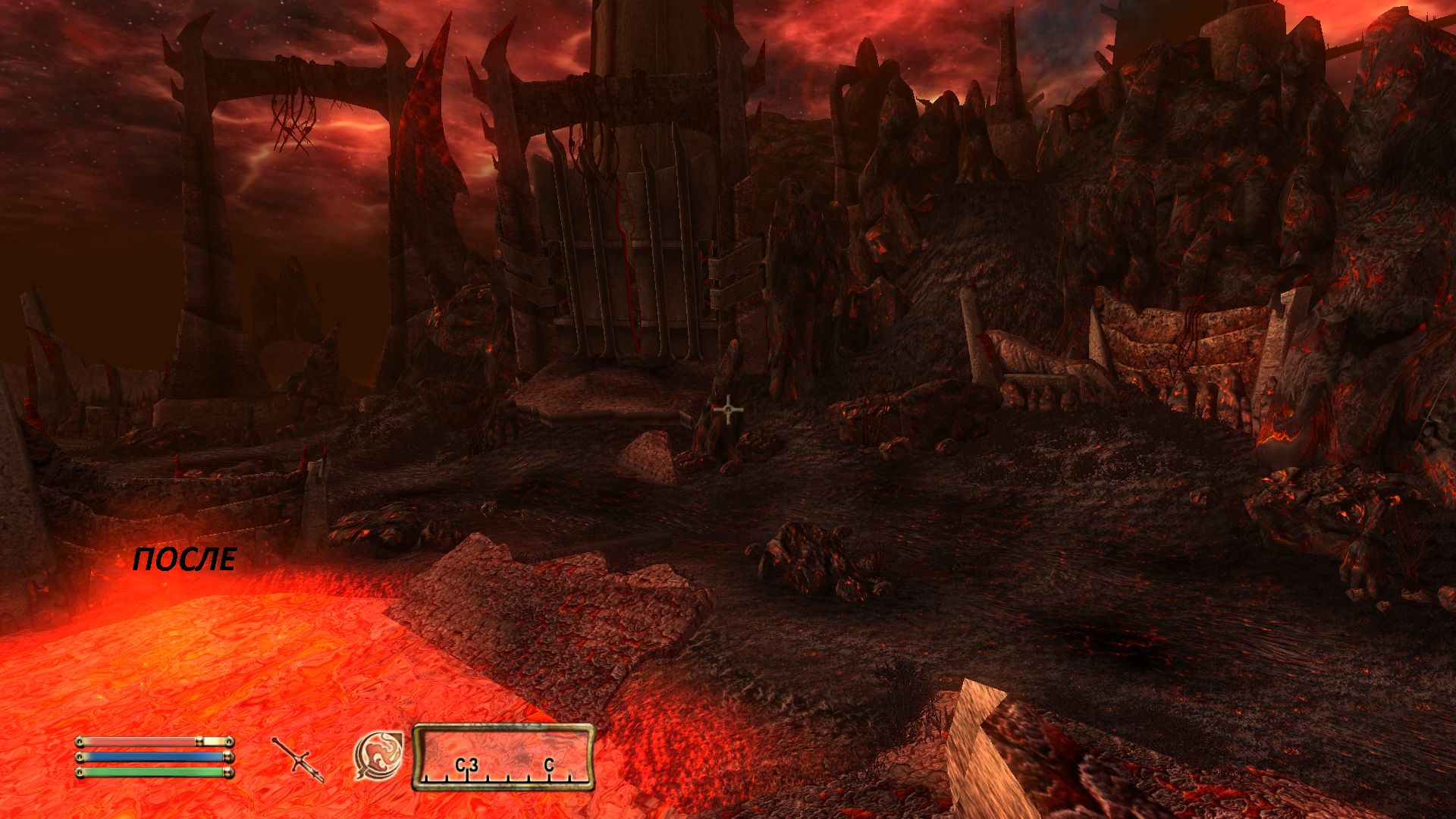Click the equipped sword weapon icon
1456x819 pixels.
click(298, 758)
